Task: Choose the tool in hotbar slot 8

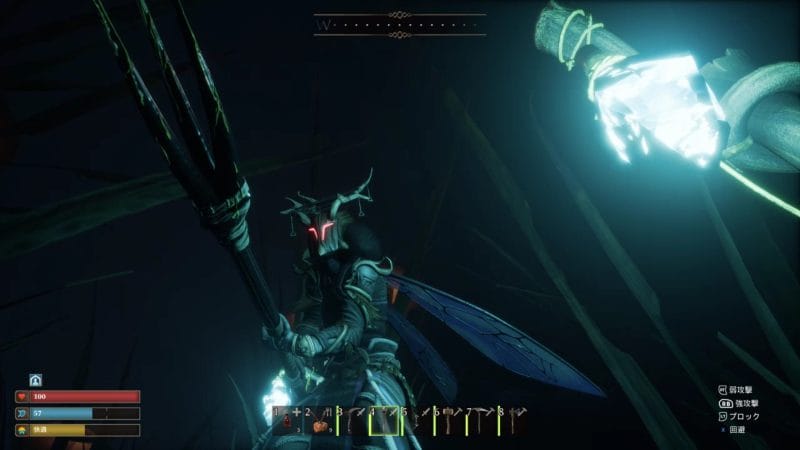Action: (x=510, y=424)
